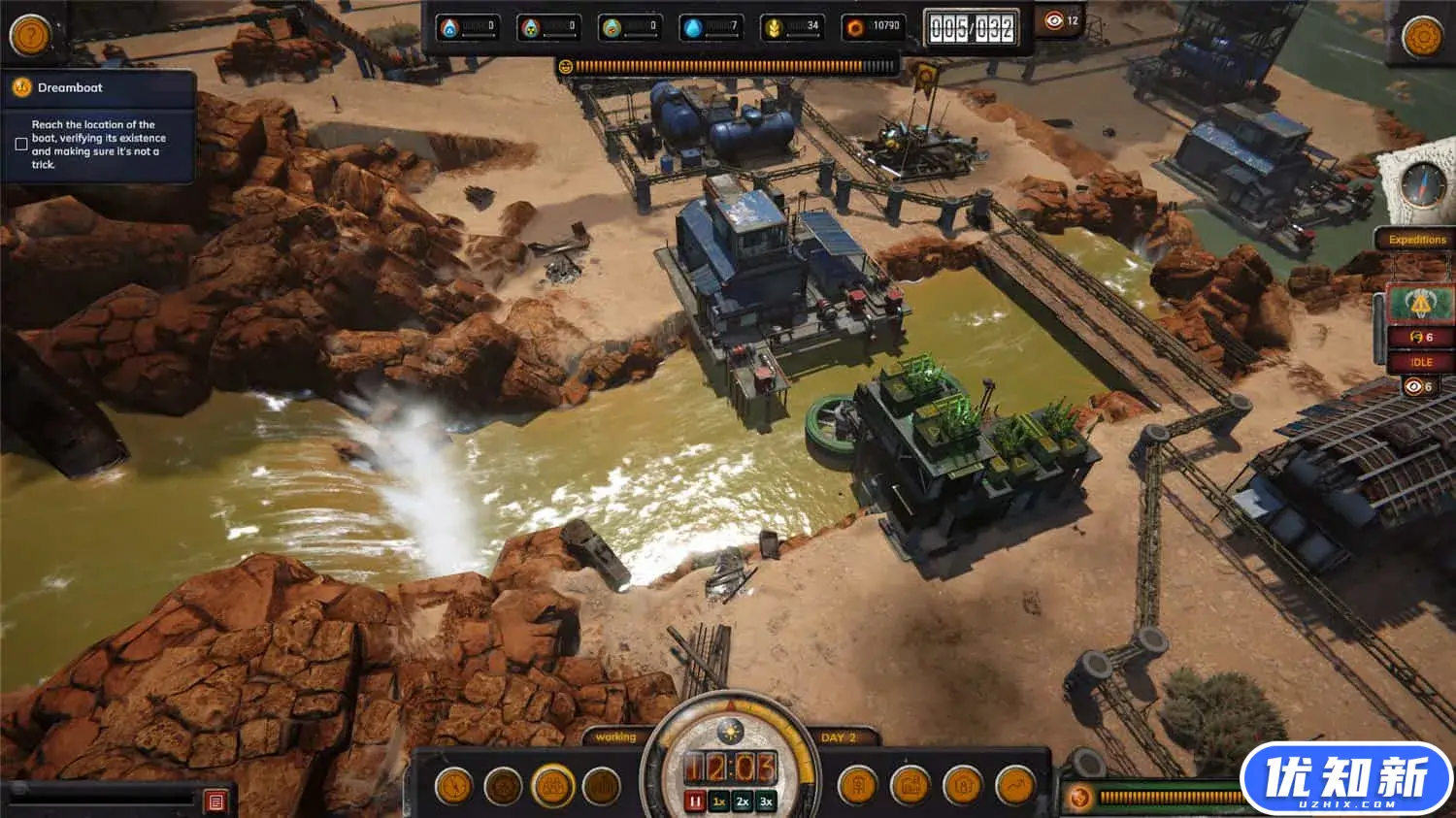Set game speed to 3x
1456x818 pixels.
click(x=766, y=802)
